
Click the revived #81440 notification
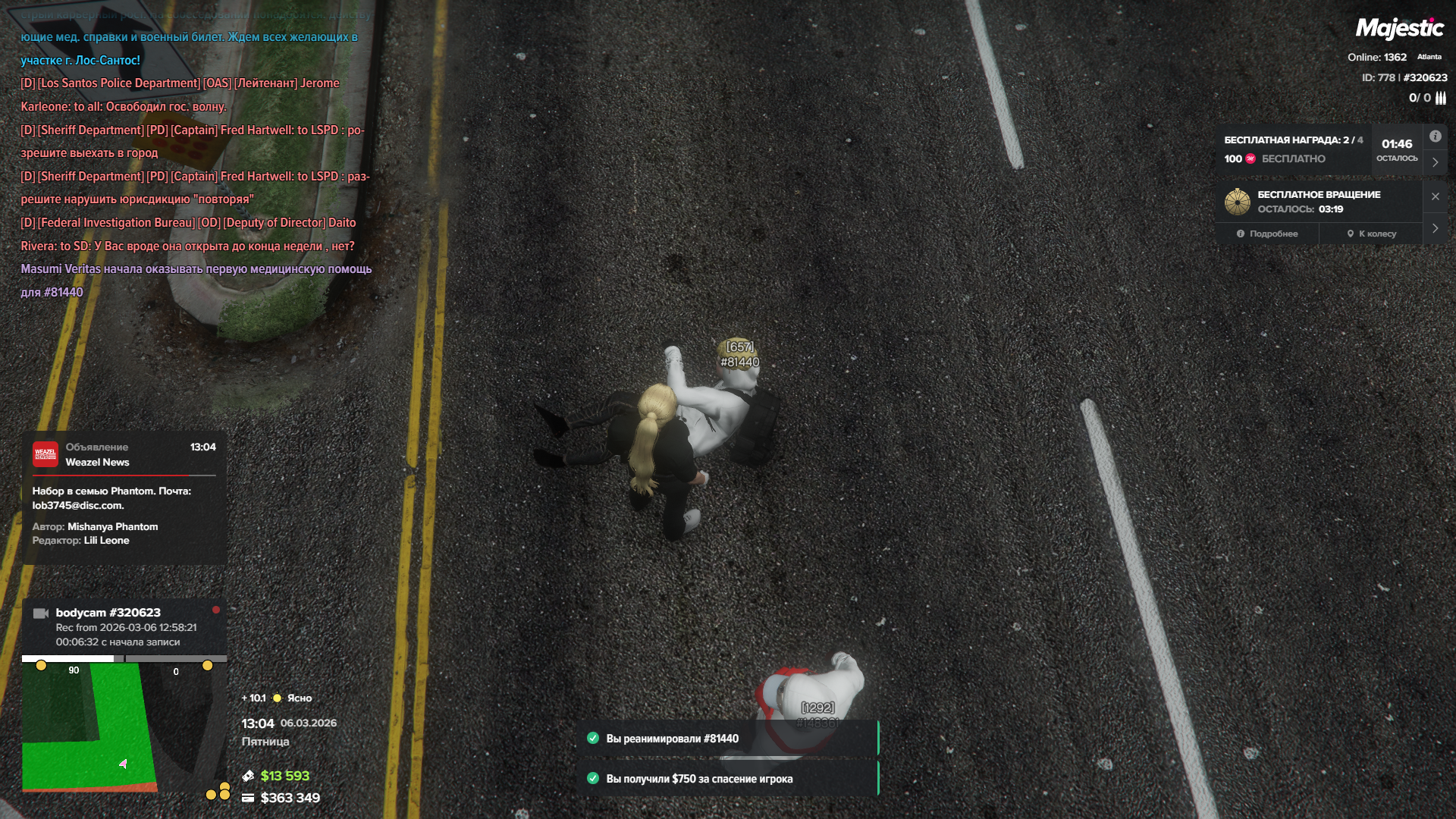[726, 739]
